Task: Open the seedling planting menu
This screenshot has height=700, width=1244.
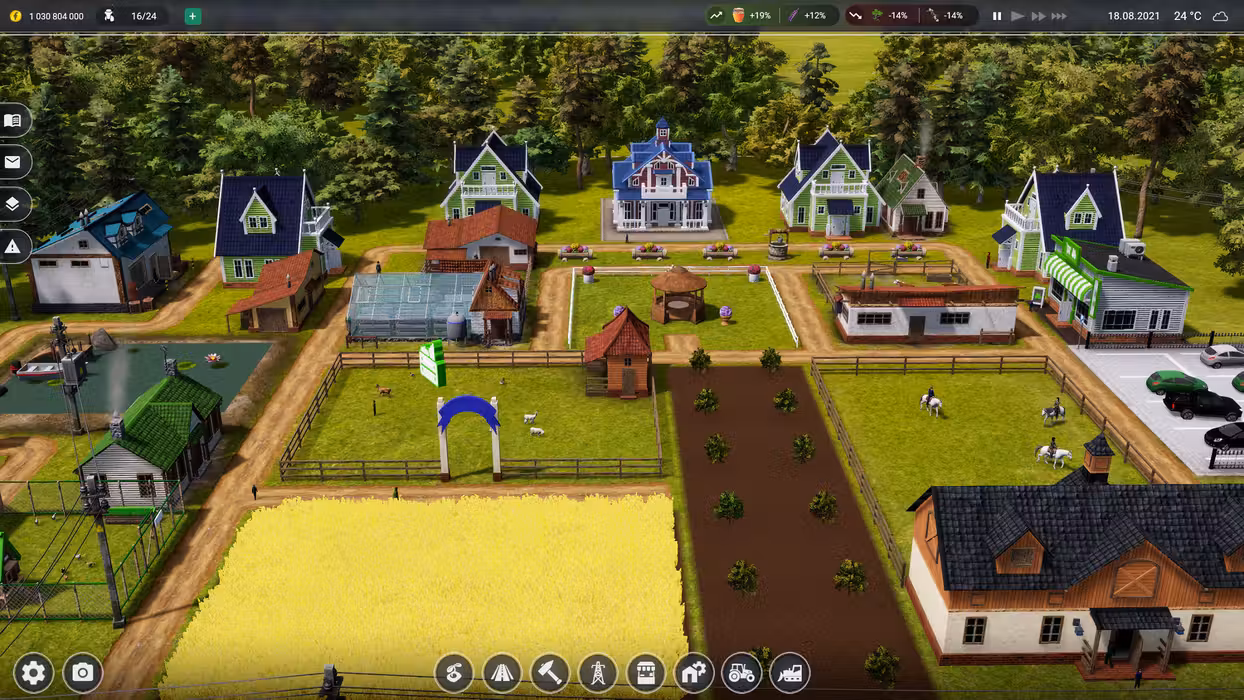Action: click(x=454, y=673)
